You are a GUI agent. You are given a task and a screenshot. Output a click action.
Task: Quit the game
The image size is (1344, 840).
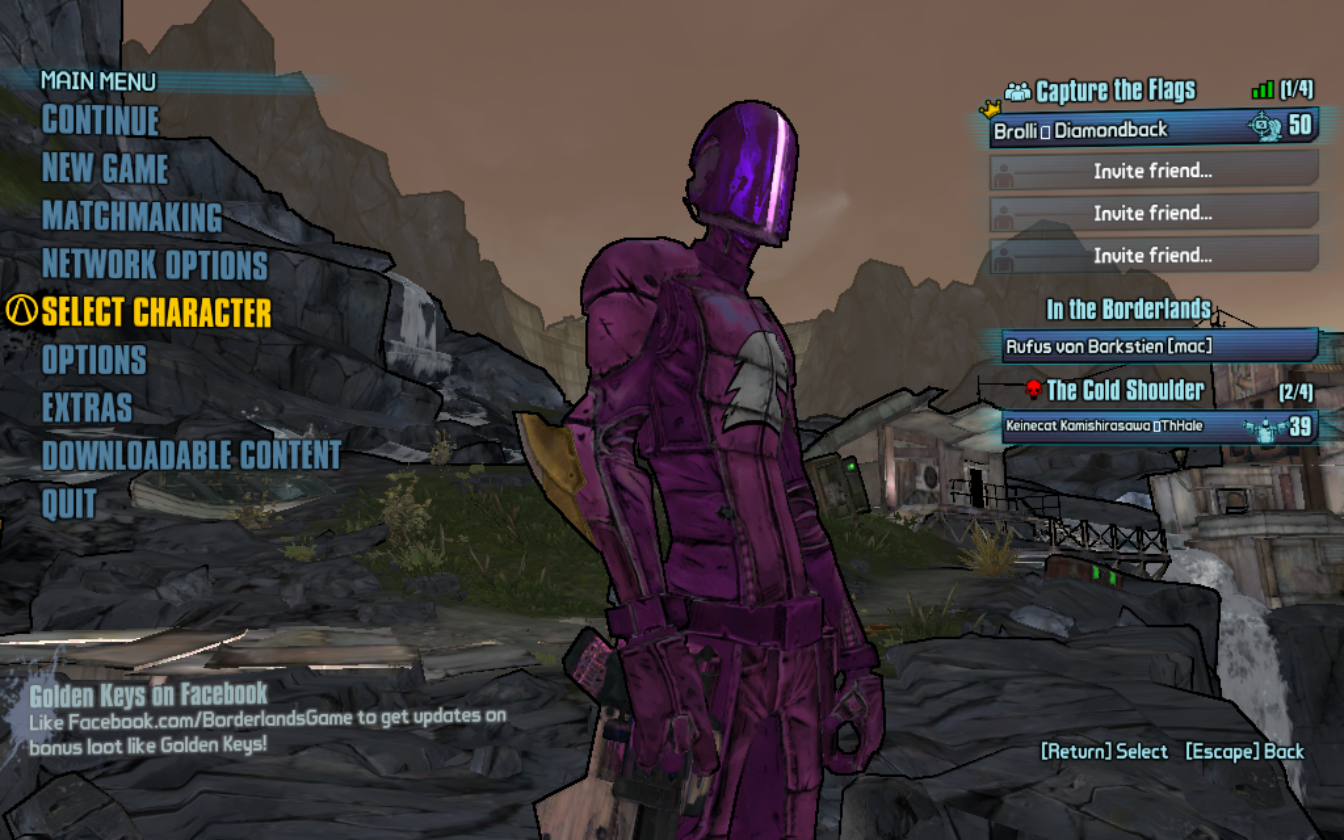[x=69, y=504]
